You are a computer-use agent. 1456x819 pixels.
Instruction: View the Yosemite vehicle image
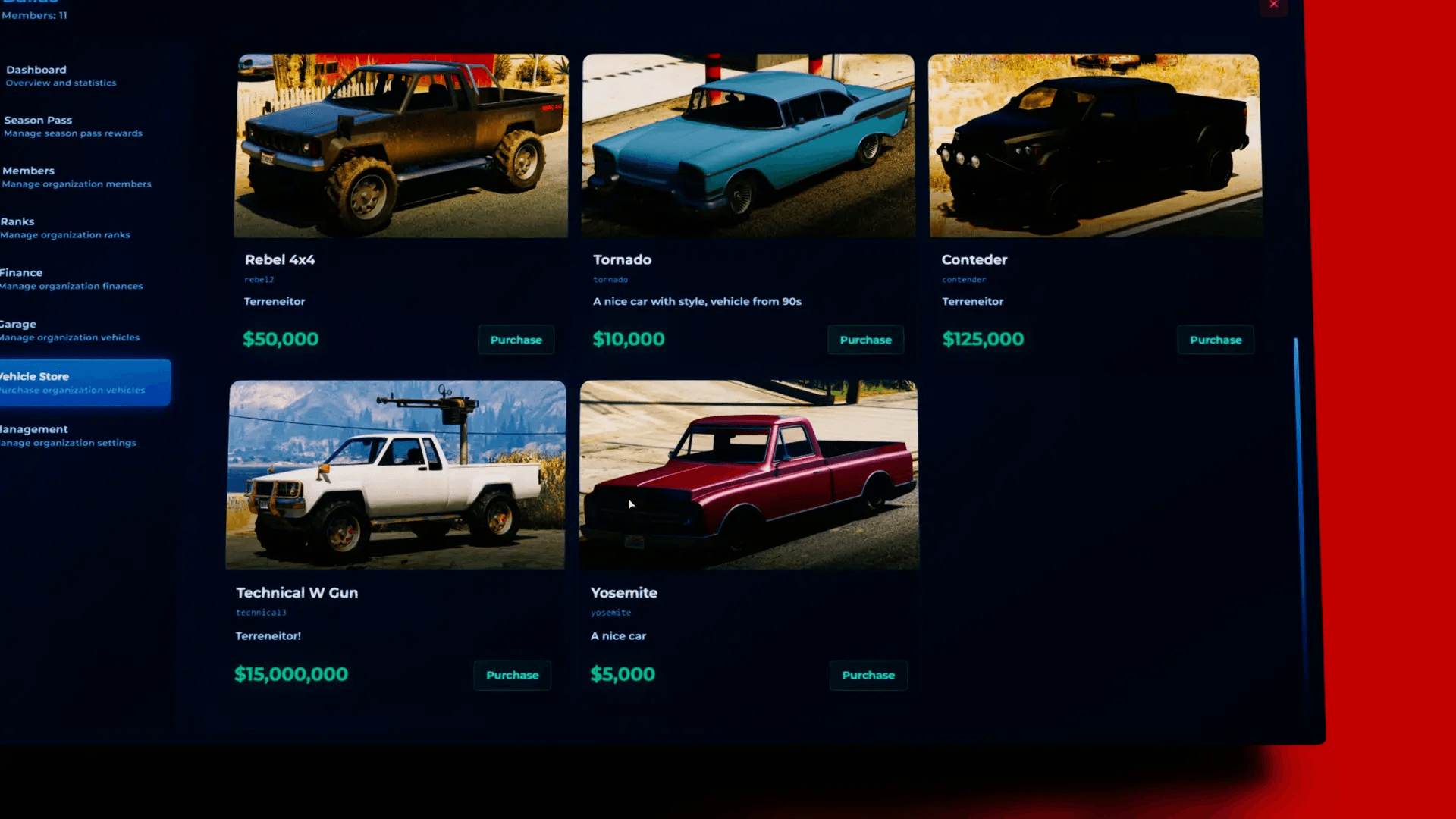pos(748,475)
